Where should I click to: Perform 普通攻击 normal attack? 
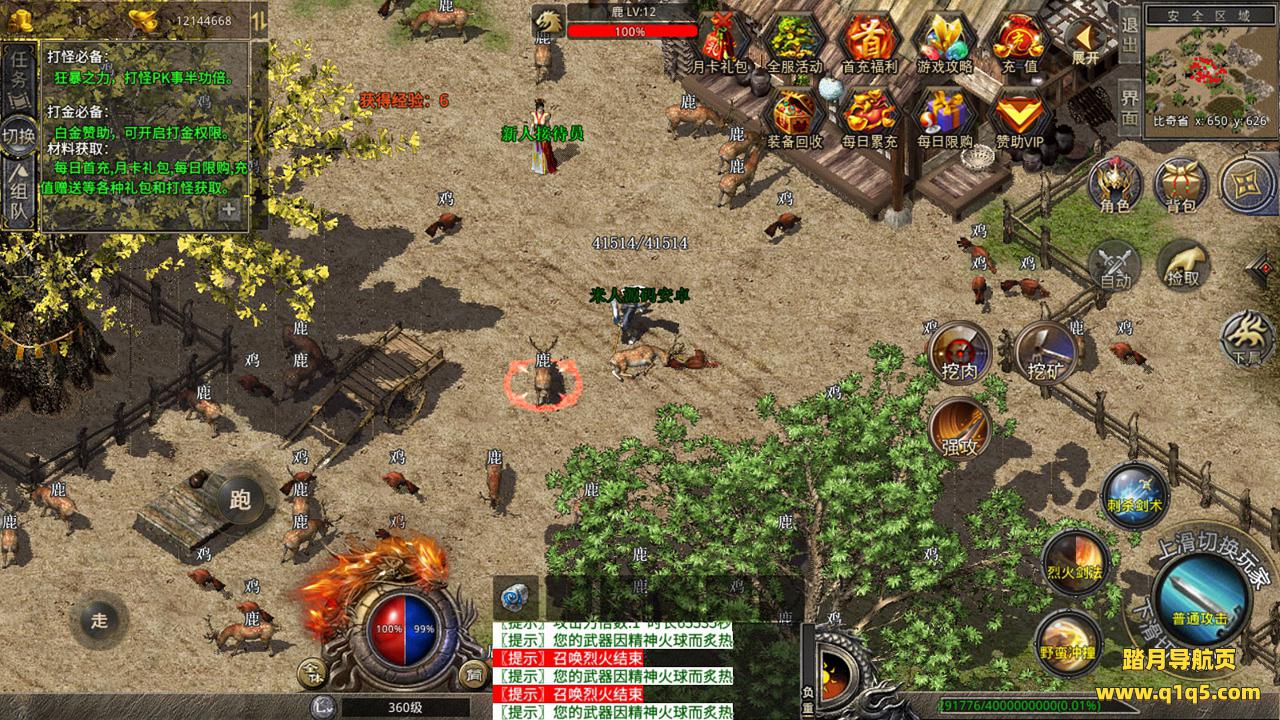[1199, 597]
